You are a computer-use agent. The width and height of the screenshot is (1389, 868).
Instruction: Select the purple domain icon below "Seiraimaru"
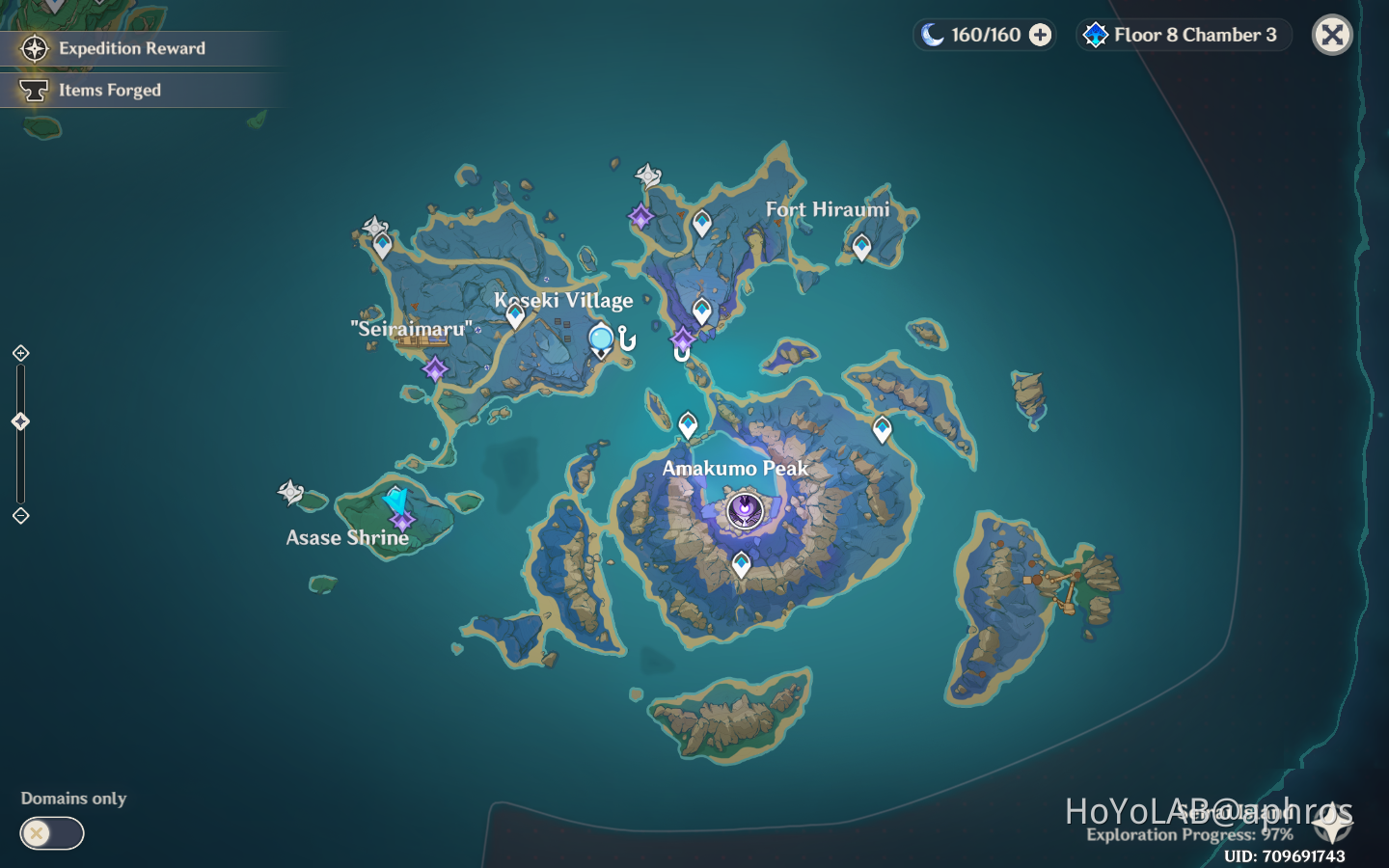pyautogui.click(x=435, y=367)
